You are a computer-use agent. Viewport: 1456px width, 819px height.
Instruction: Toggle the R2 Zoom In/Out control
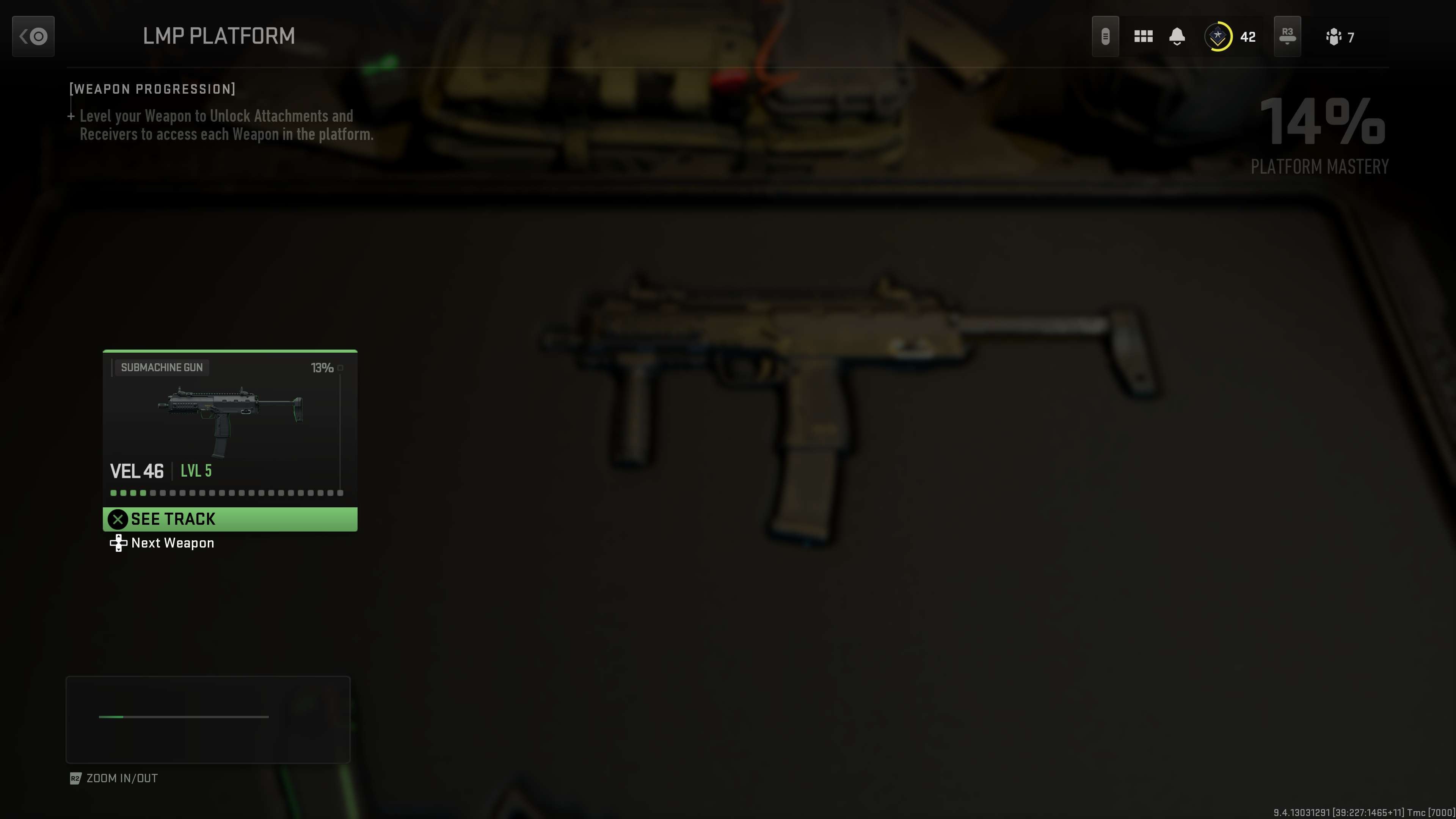pos(75,778)
